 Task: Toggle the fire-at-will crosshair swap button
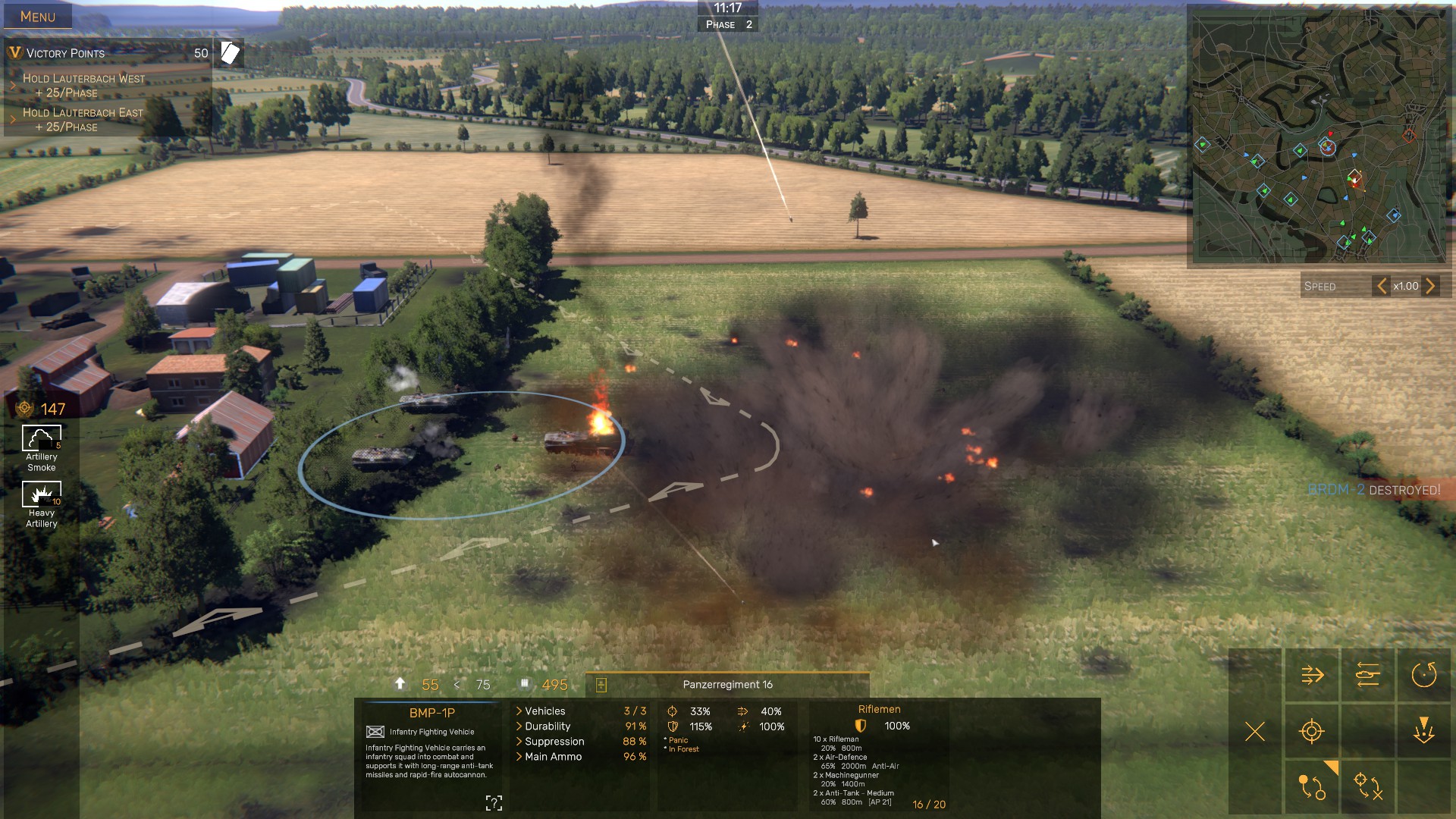point(1367,786)
